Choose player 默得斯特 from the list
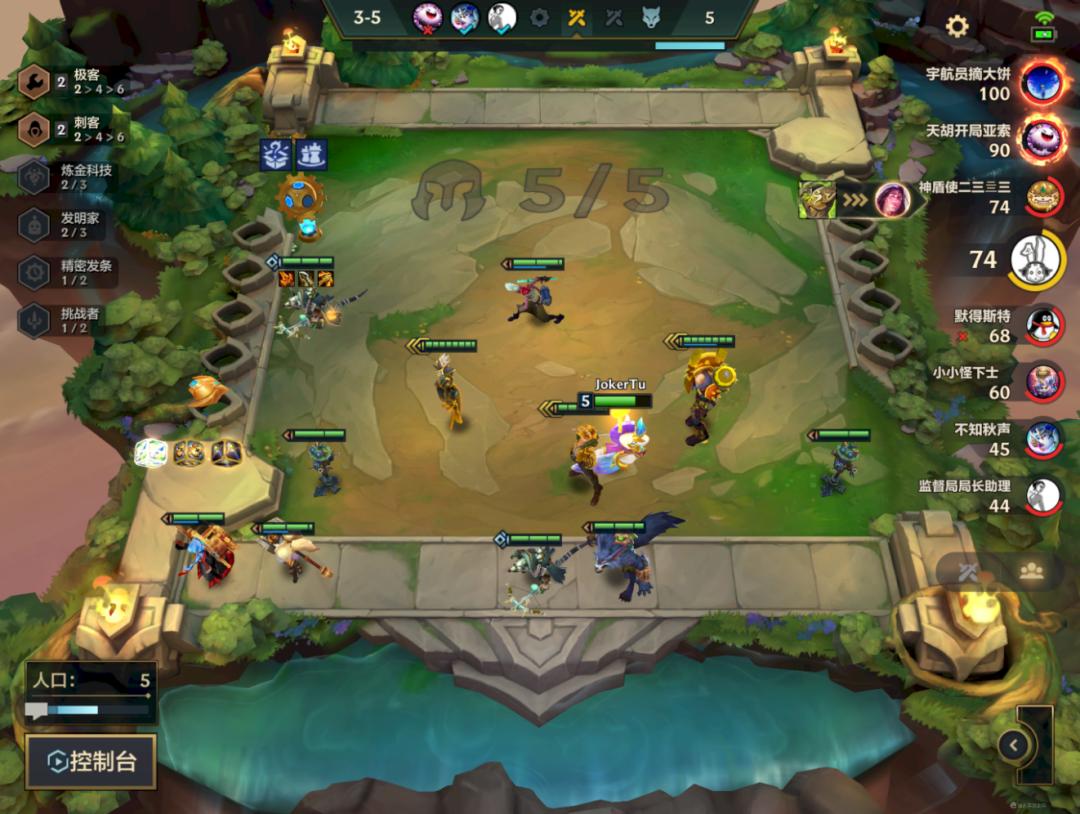This screenshot has height=814, width=1080. tap(1043, 325)
